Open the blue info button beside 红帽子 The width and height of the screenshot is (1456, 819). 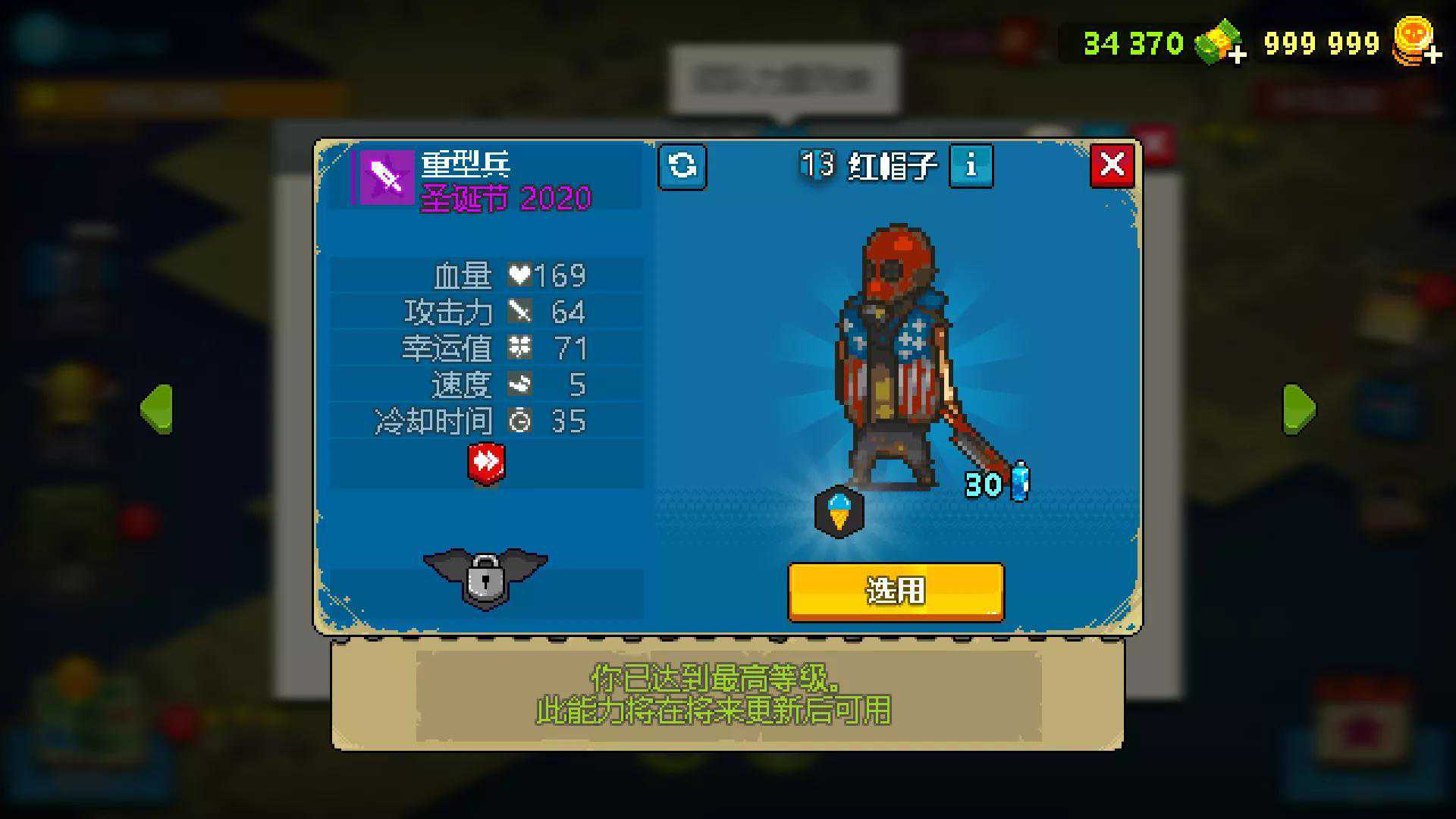click(x=971, y=165)
